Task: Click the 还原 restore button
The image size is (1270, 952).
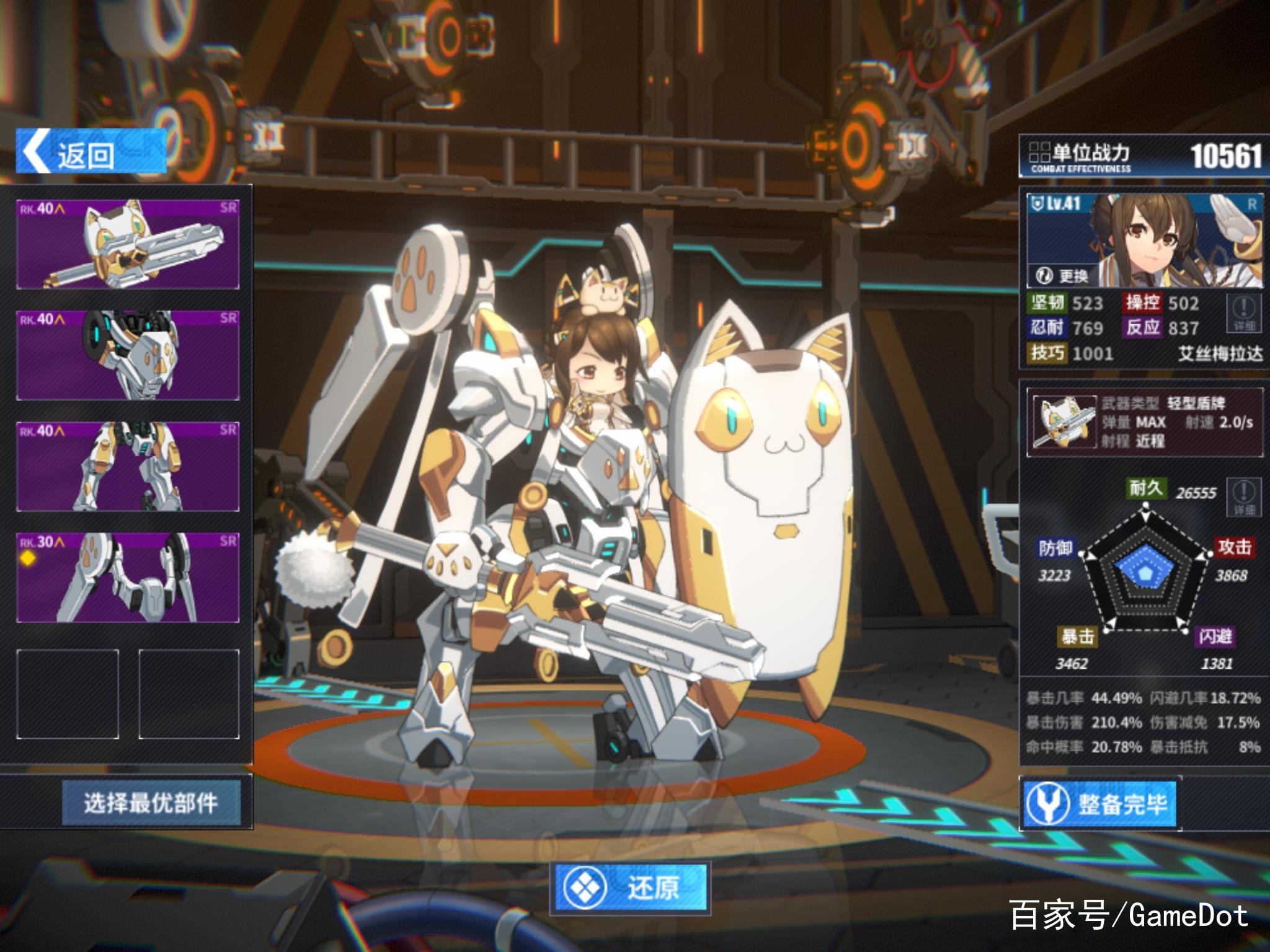Action: pos(631,888)
